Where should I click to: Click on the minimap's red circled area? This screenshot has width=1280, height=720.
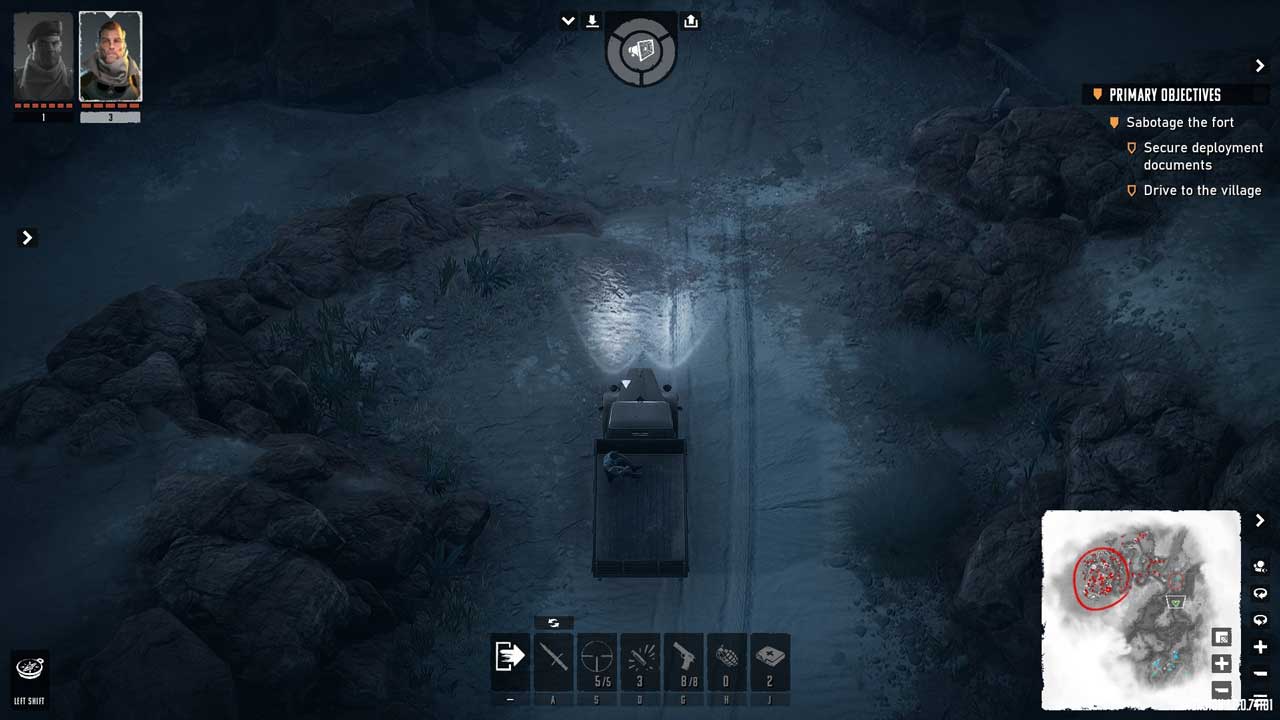(x=1100, y=577)
